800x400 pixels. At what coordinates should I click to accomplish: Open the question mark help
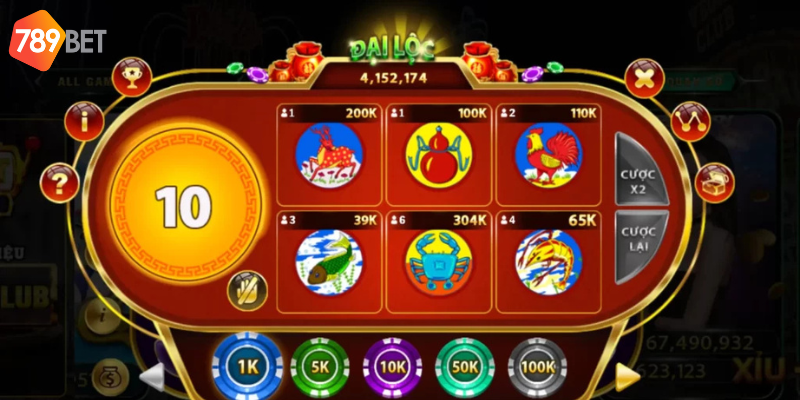[x=59, y=181]
